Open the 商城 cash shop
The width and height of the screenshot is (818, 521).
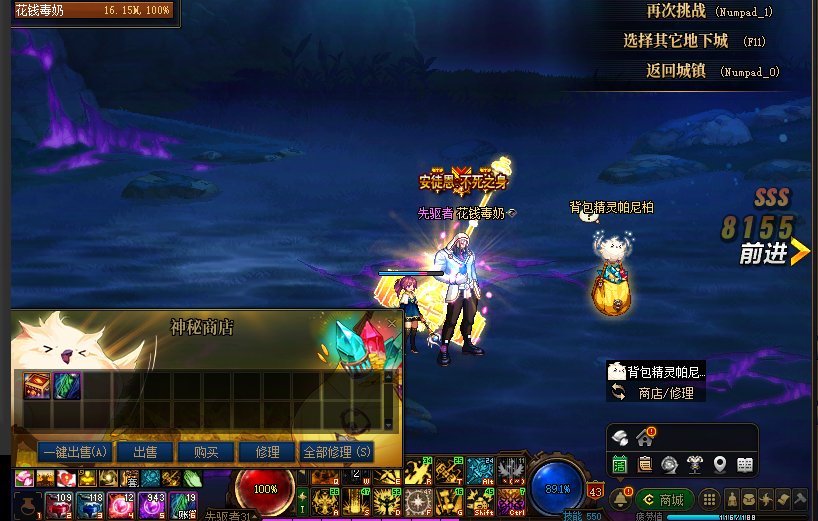[x=662, y=499]
